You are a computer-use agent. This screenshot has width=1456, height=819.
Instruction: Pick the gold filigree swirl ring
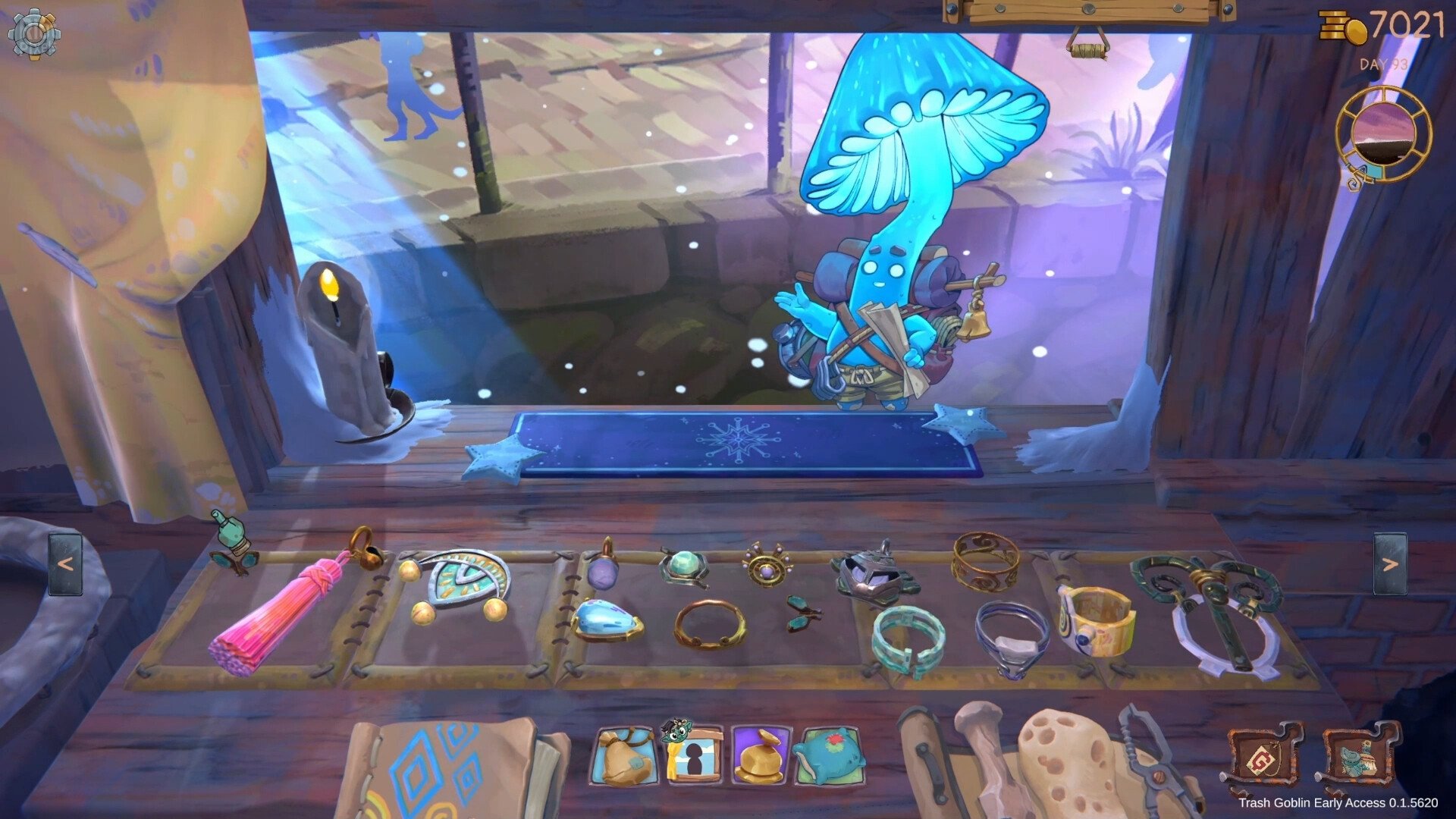[x=986, y=560]
